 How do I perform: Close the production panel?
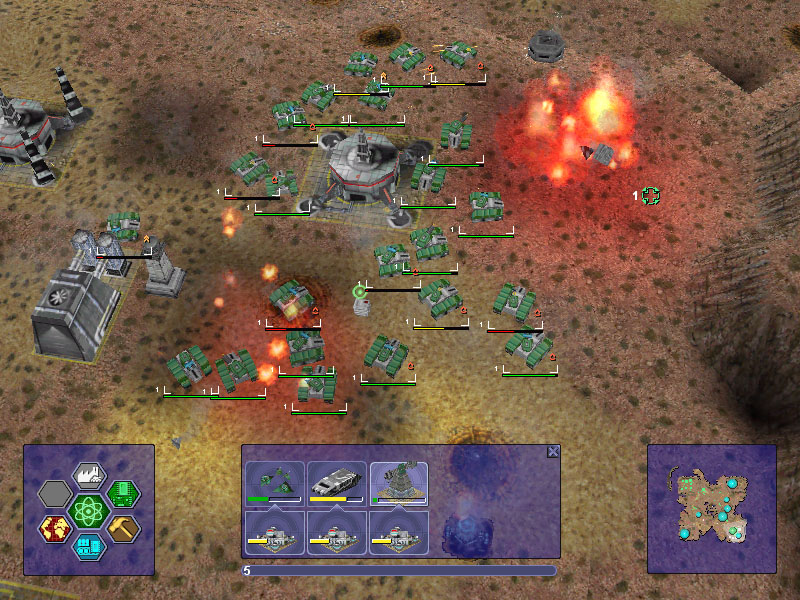click(x=553, y=452)
